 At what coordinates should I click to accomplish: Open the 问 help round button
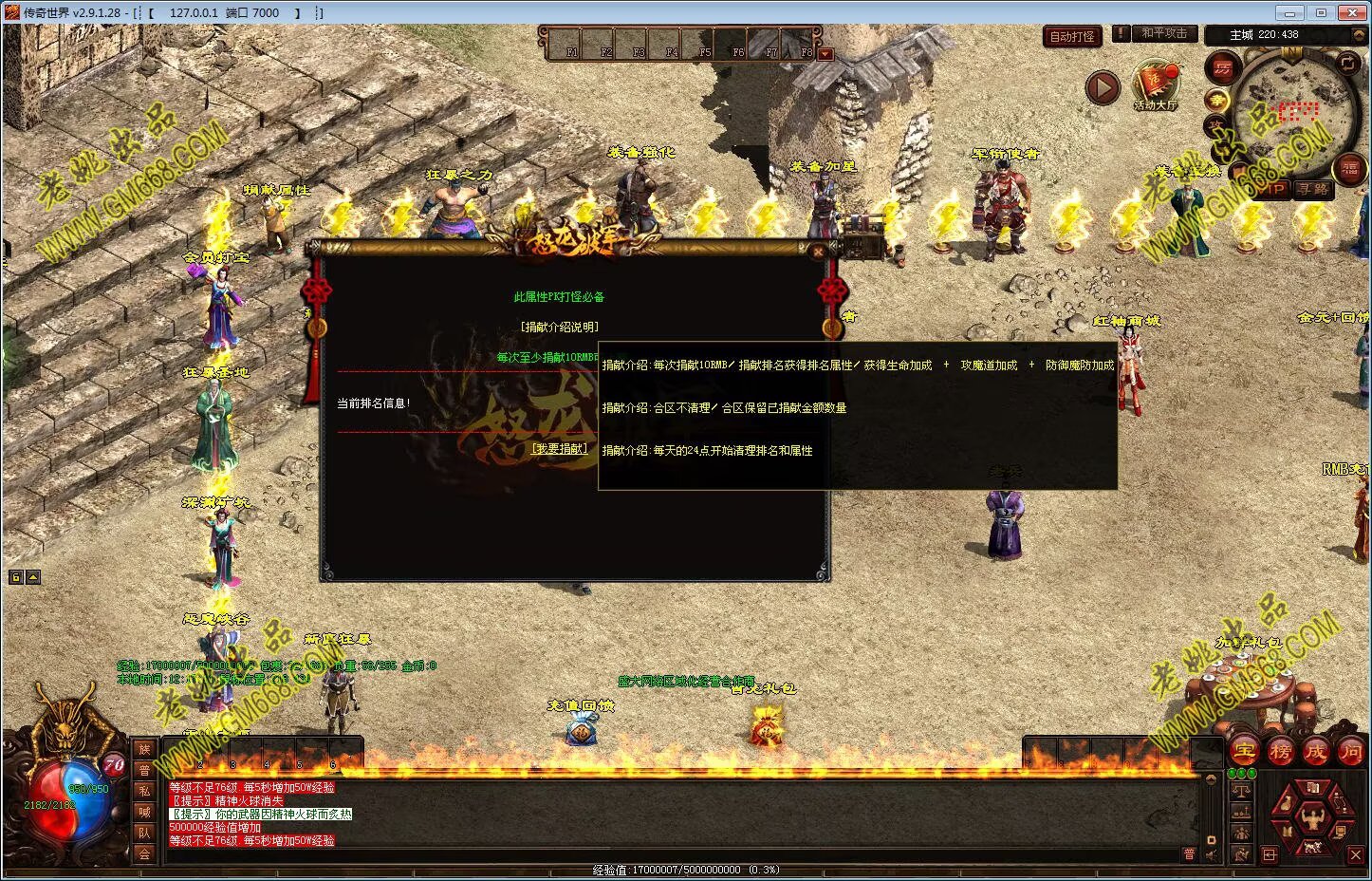coord(1350,751)
